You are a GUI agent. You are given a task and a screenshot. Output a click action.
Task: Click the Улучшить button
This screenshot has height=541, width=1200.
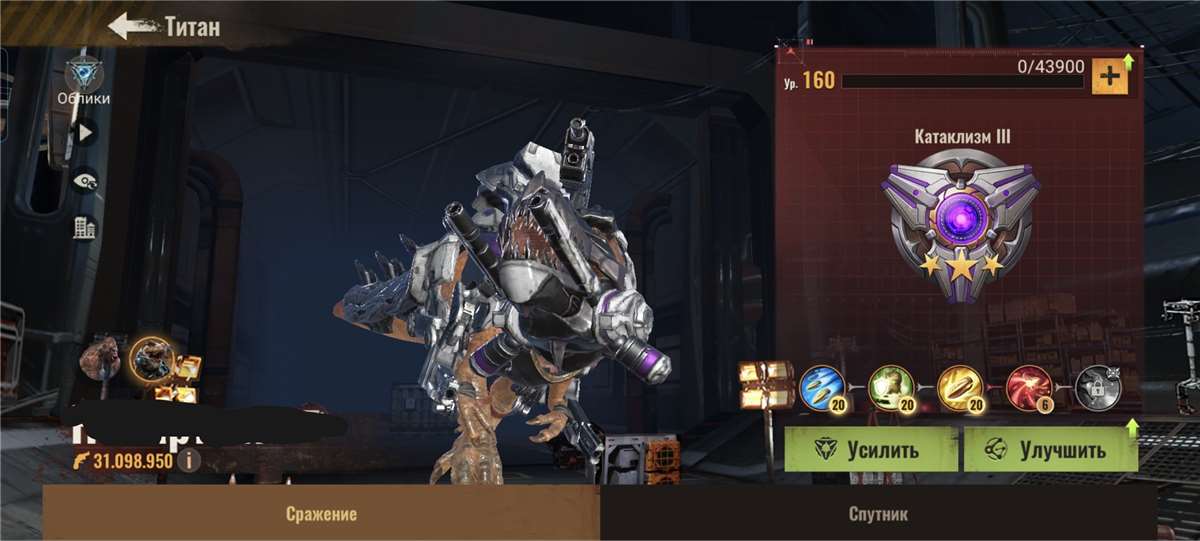[1050, 449]
